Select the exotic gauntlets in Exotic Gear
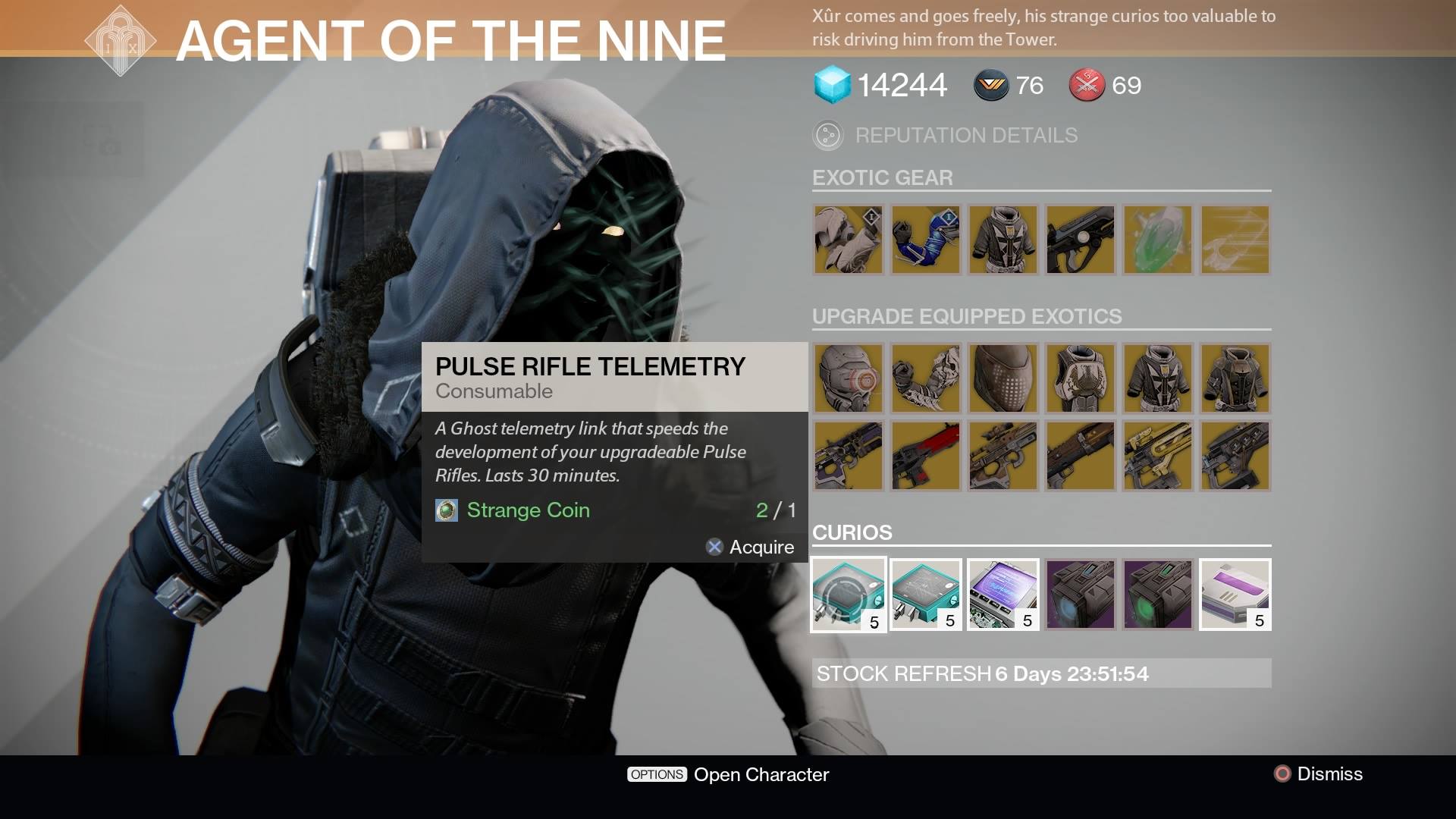Viewport: 1456px width, 819px height. pos(848,240)
